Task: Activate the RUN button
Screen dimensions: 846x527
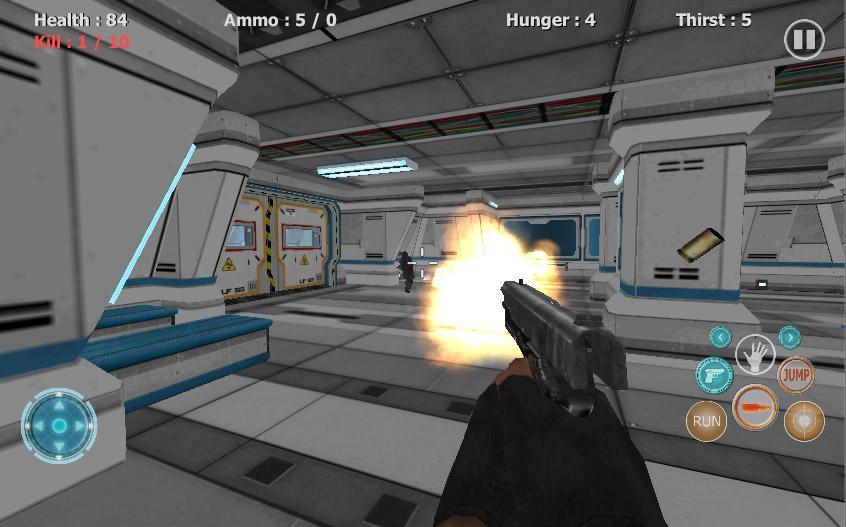Action: pos(707,421)
